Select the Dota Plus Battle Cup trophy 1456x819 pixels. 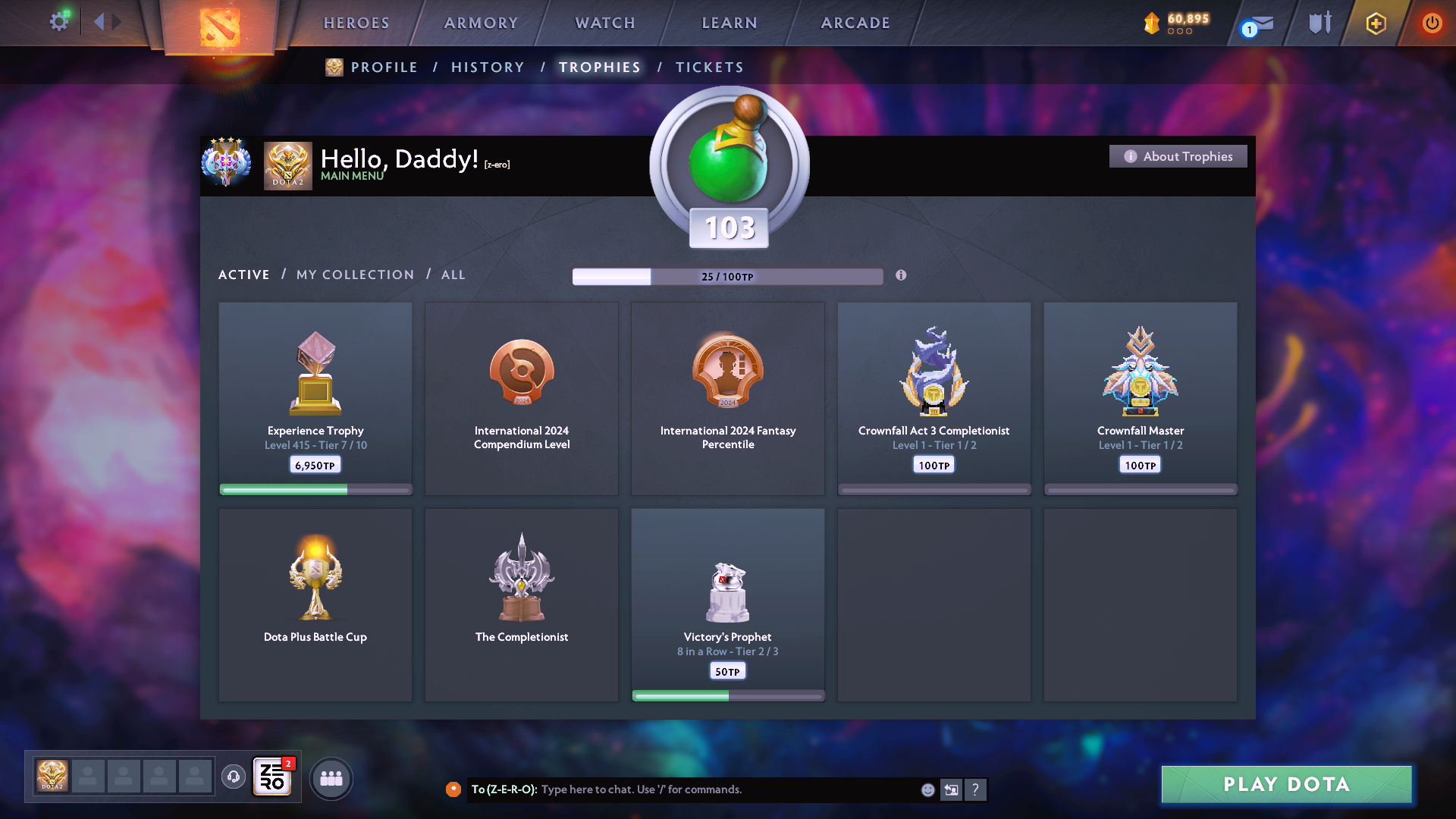coord(315,604)
